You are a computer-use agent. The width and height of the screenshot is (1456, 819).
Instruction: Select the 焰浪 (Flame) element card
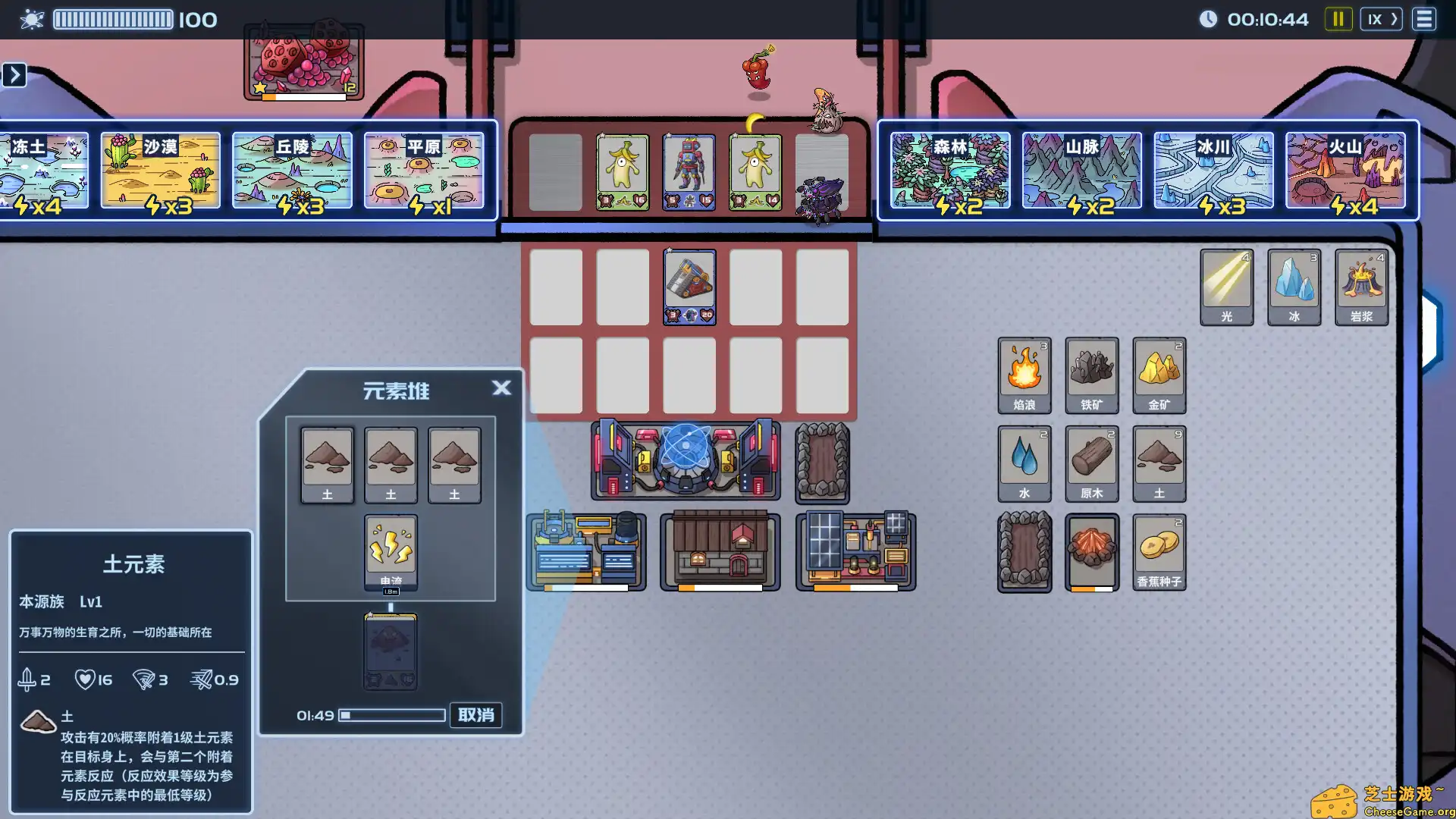pos(1025,375)
